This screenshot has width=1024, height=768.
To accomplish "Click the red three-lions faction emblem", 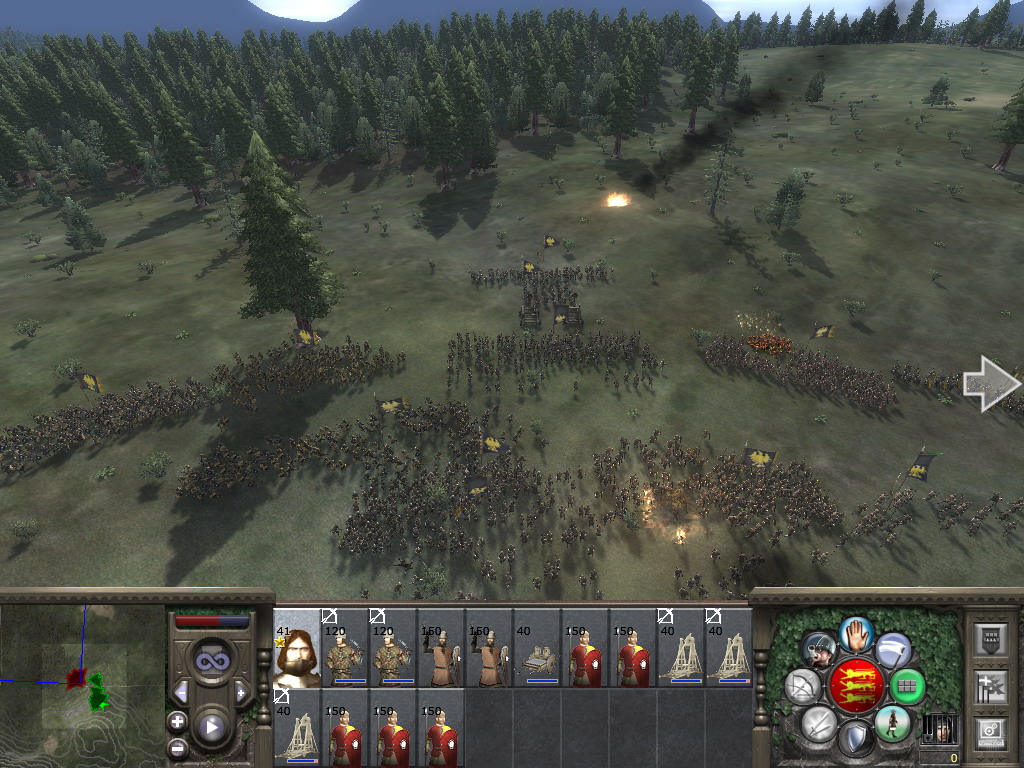I will (855, 685).
